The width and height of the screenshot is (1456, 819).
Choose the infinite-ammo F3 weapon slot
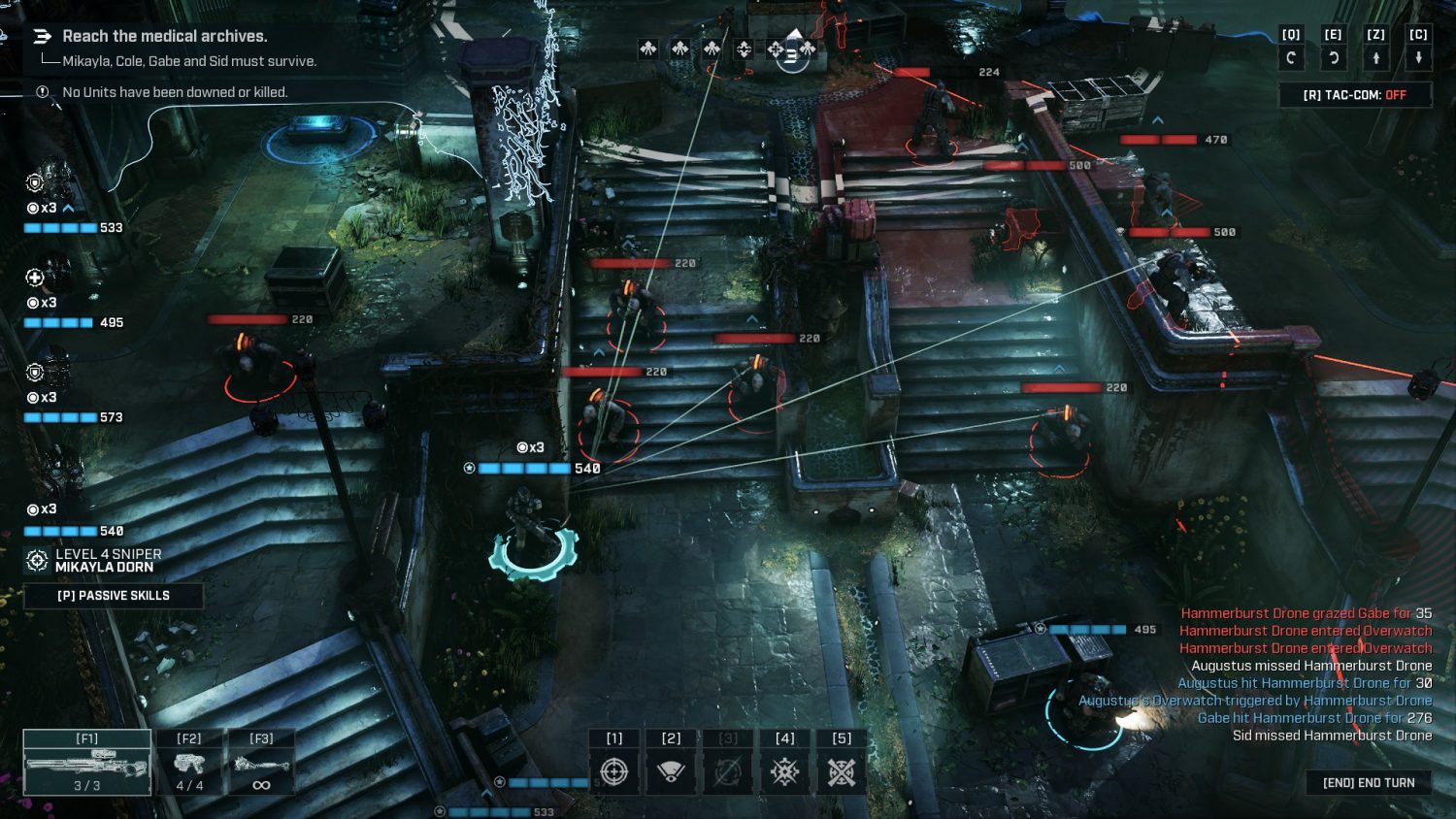[261, 764]
